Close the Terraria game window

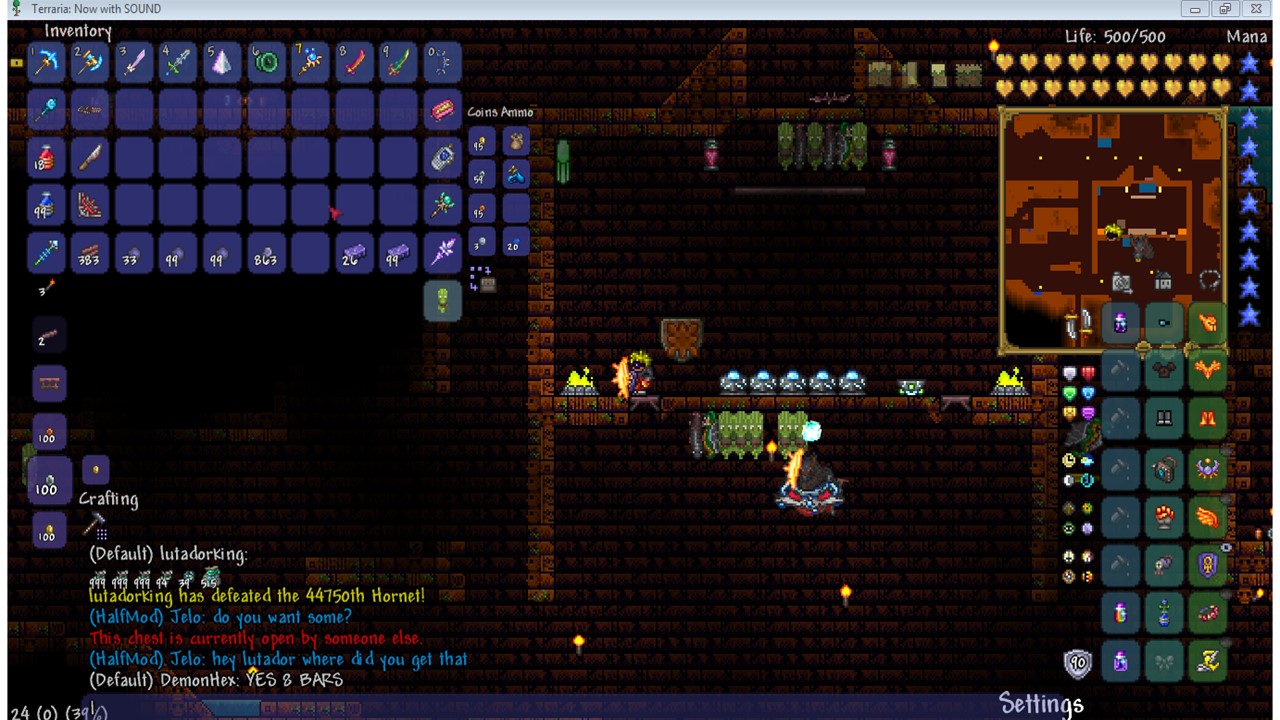[x=1256, y=9]
